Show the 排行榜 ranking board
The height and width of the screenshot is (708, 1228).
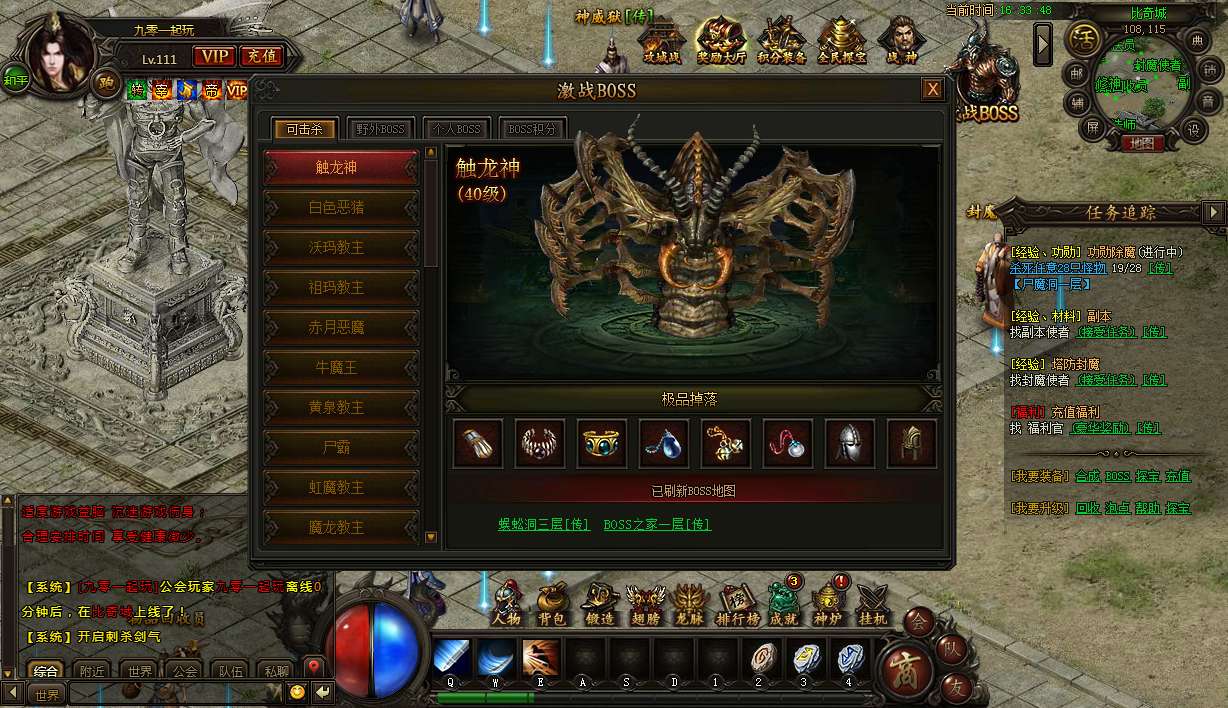[735, 602]
